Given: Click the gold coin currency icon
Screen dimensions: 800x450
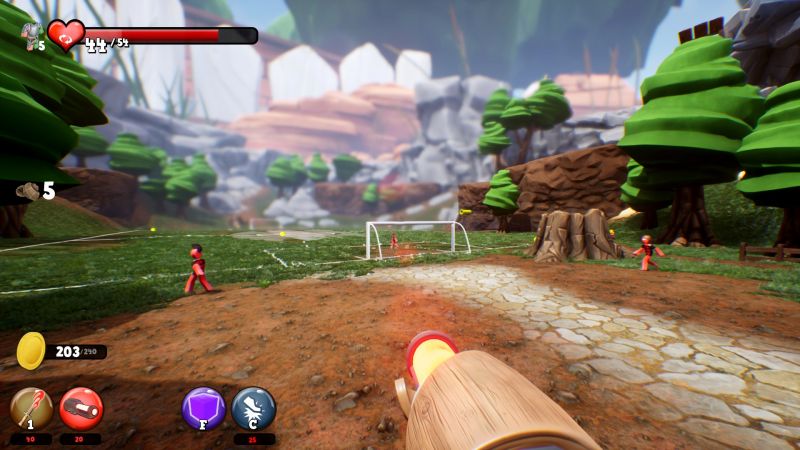Looking at the screenshot, I should (32, 351).
